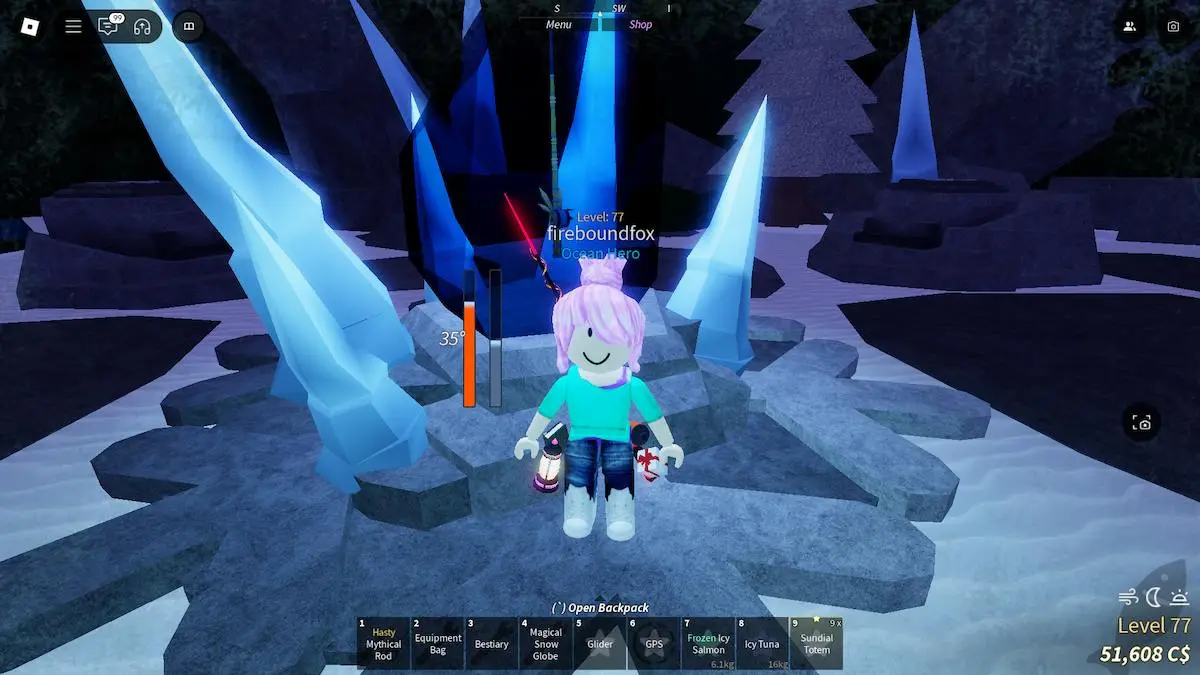This screenshot has height=675, width=1200.
Task: Open the chat with 99 notifications
Action: point(107,26)
